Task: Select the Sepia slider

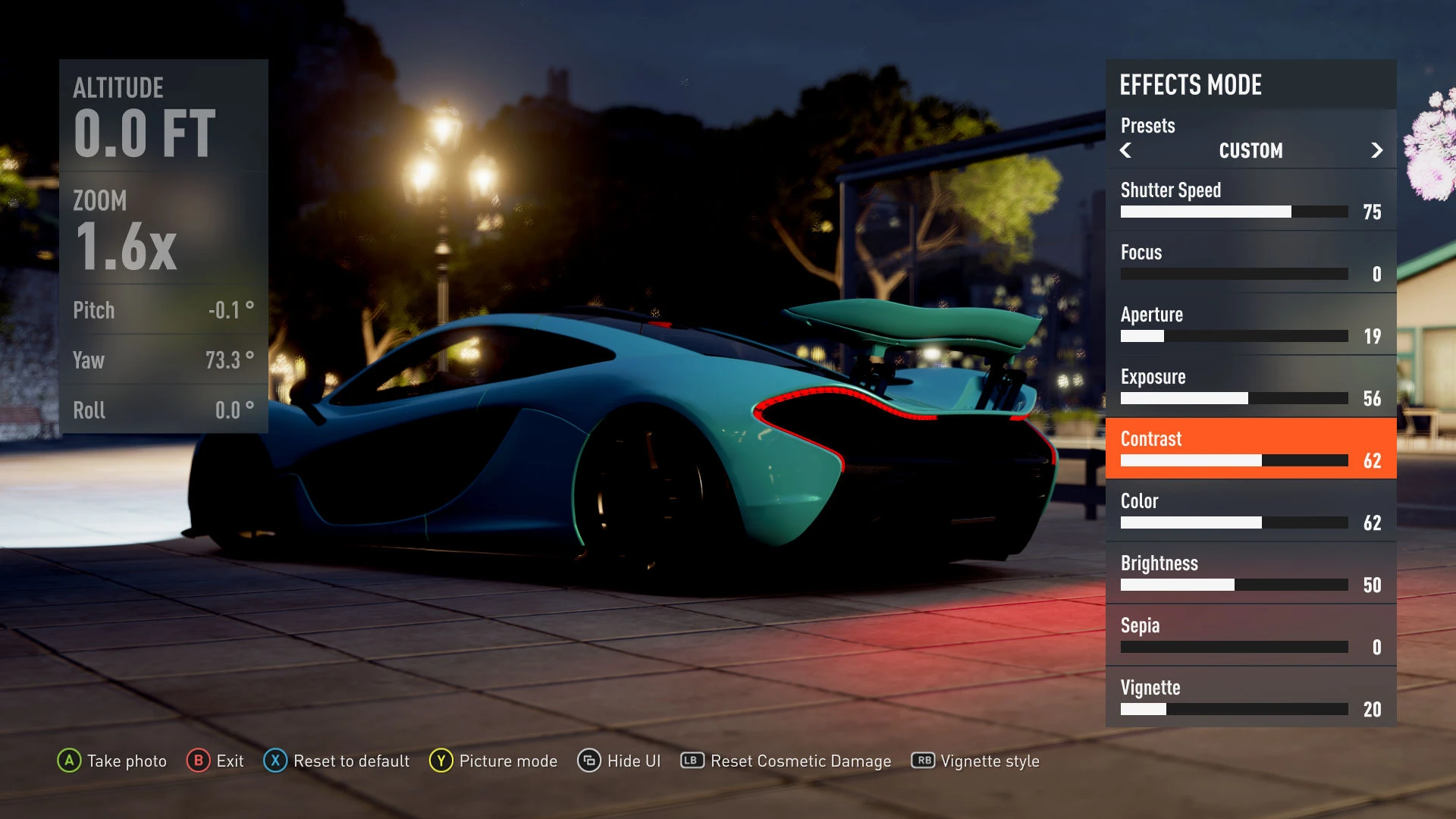Action: (1234, 647)
